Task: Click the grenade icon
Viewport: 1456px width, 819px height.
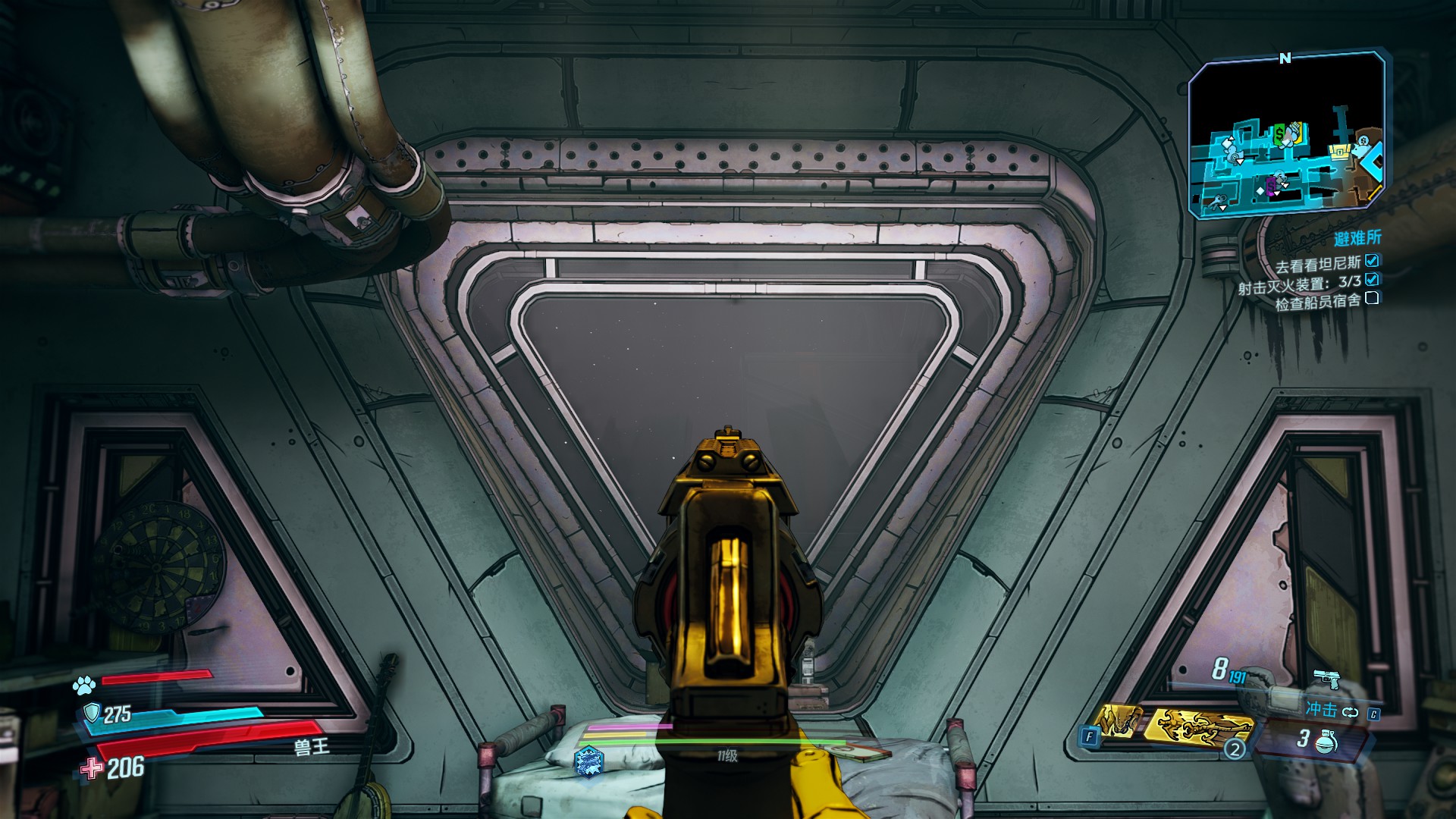Action: click(1326, 741)
